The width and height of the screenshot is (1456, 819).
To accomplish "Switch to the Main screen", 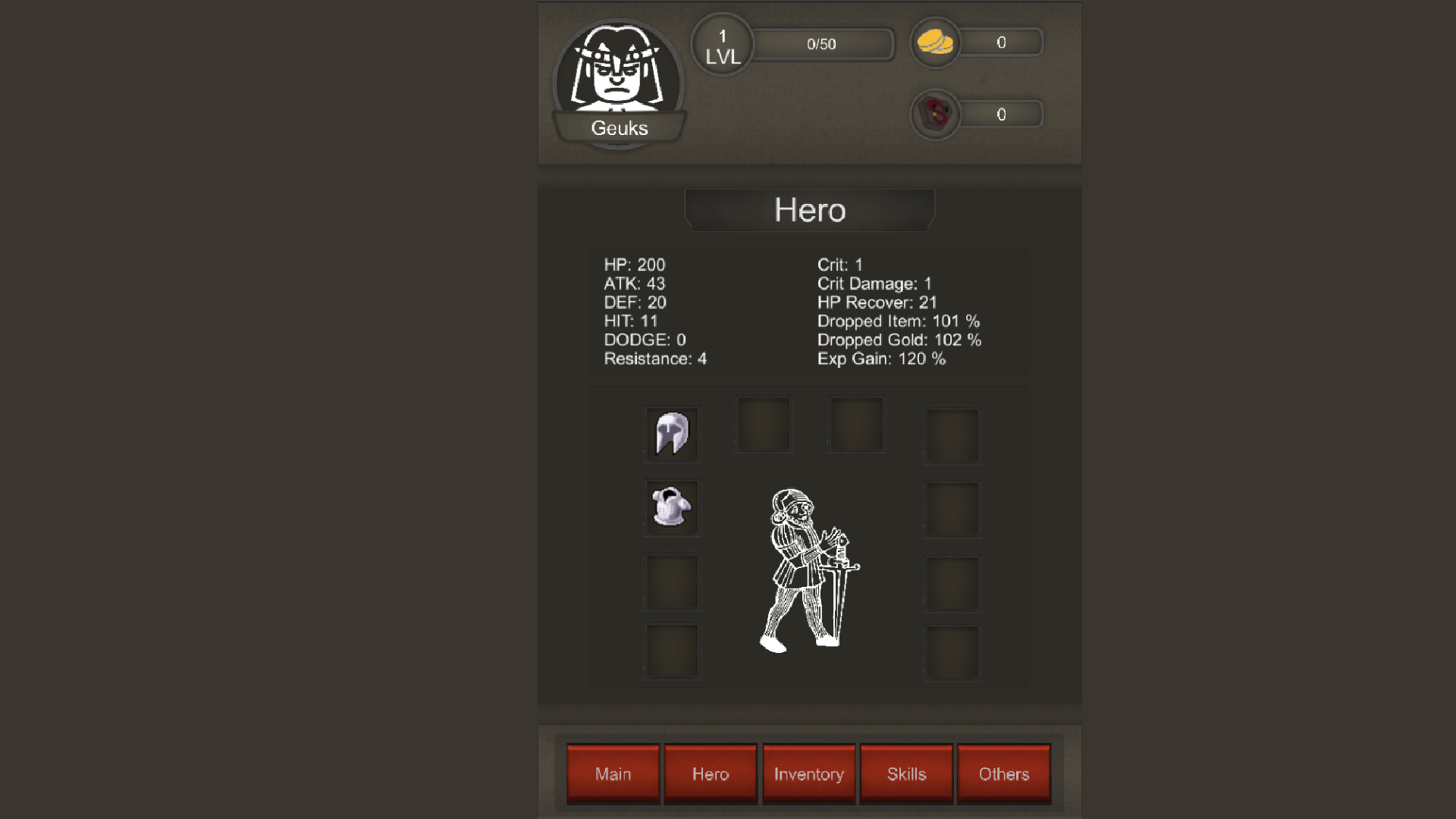I will point(613,774).
